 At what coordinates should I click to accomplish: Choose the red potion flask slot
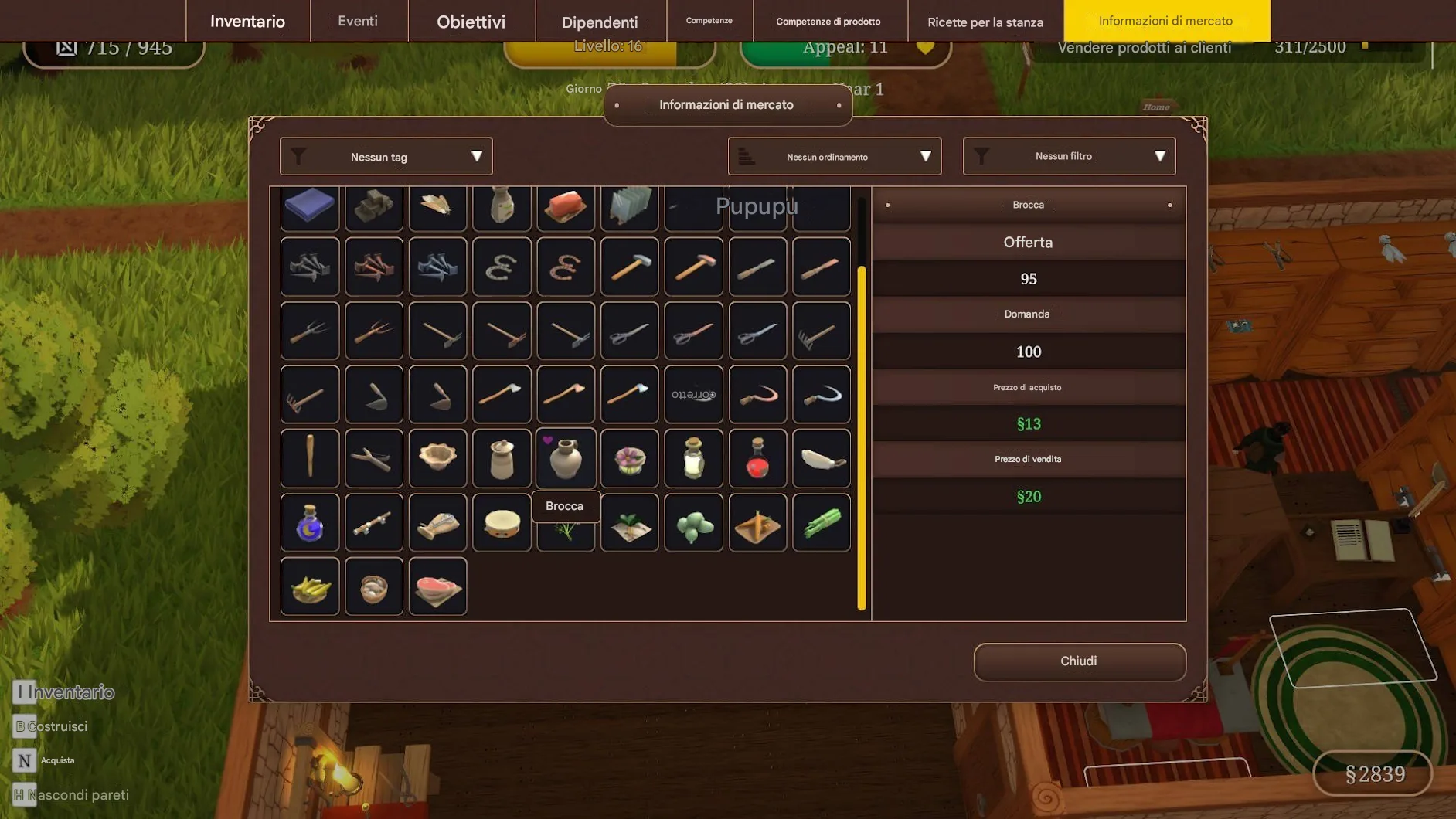pos(757,458)
